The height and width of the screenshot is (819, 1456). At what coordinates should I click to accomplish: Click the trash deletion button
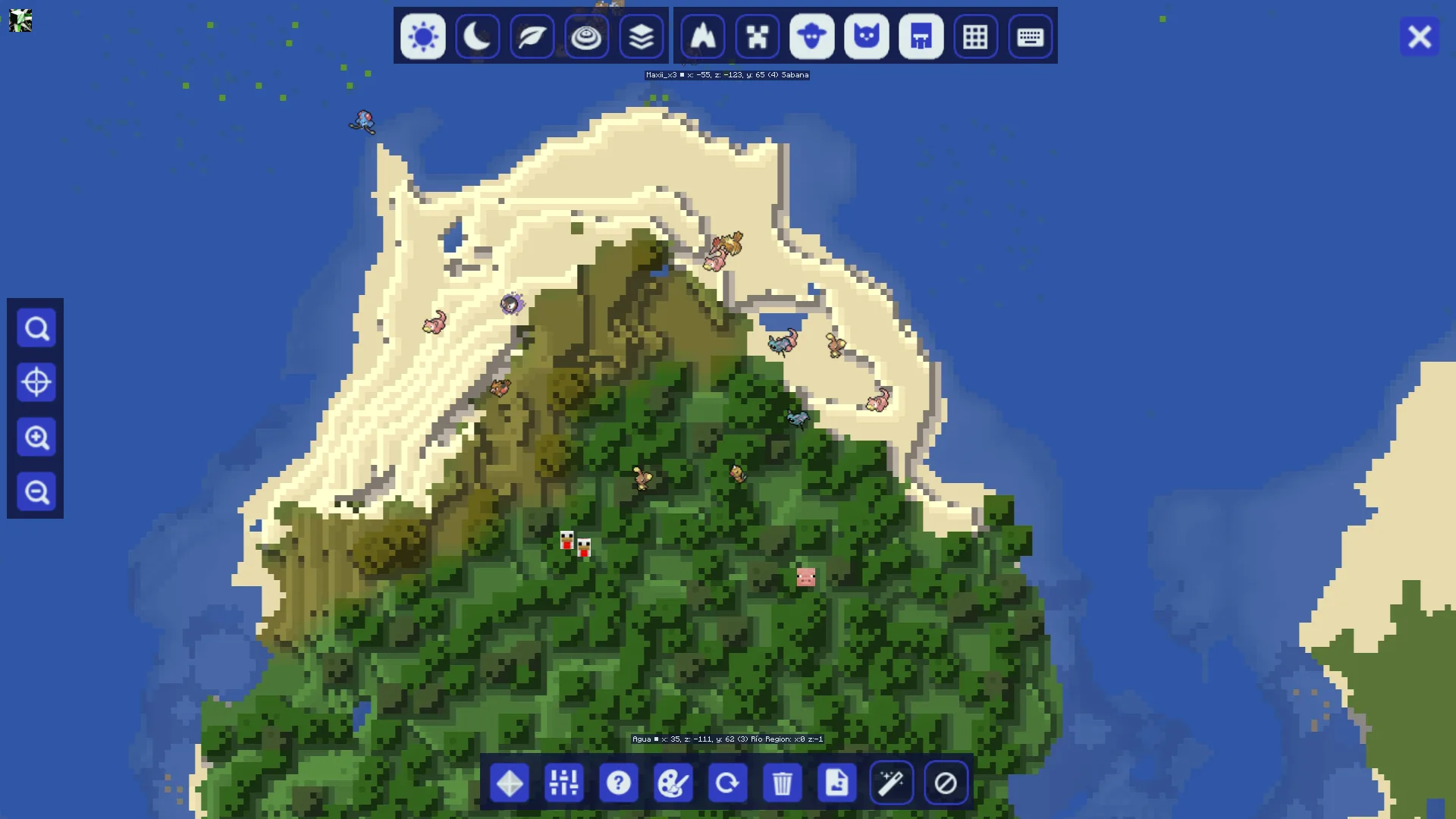click(x=783, y=783)
